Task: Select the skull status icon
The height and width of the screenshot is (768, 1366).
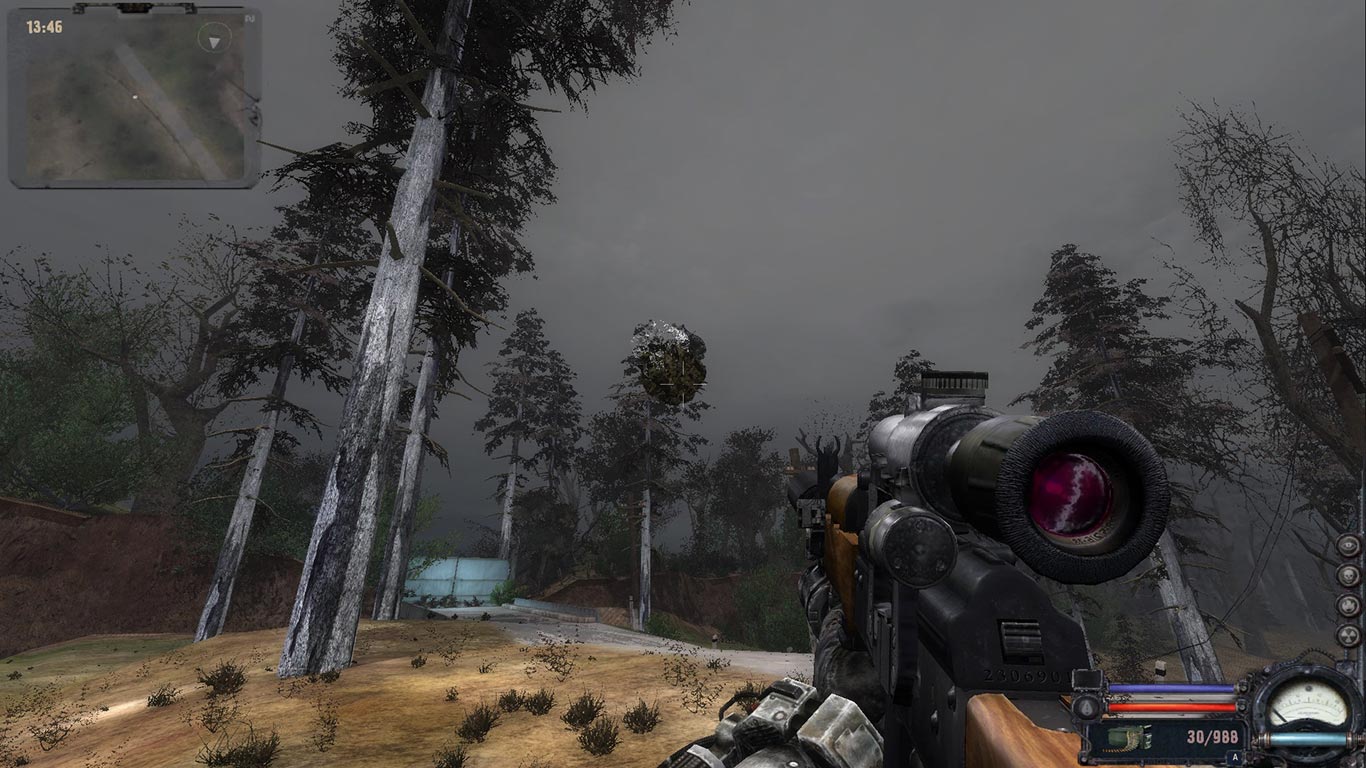Action: 1349,576
